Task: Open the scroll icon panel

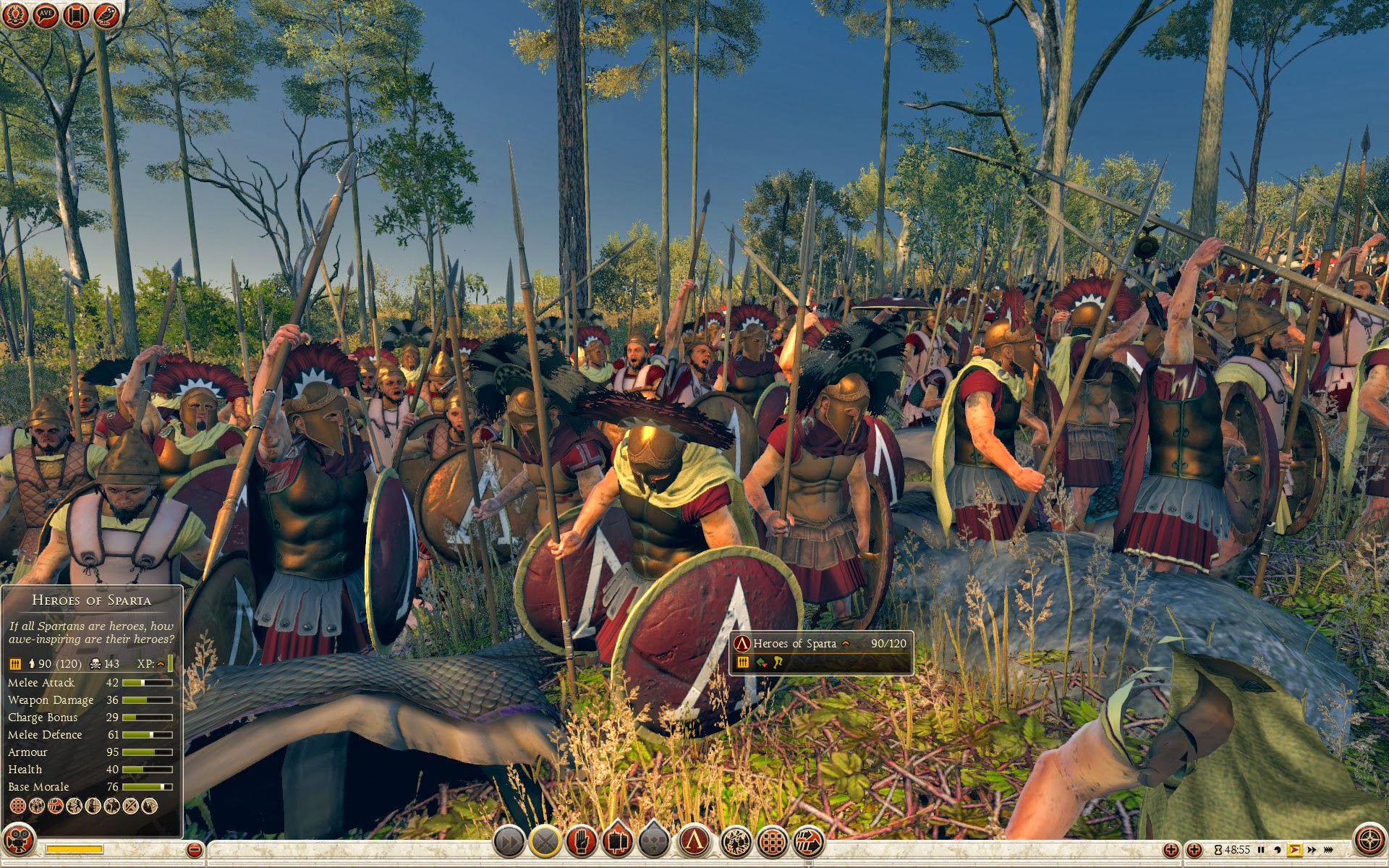Action: tap(76, 15)
